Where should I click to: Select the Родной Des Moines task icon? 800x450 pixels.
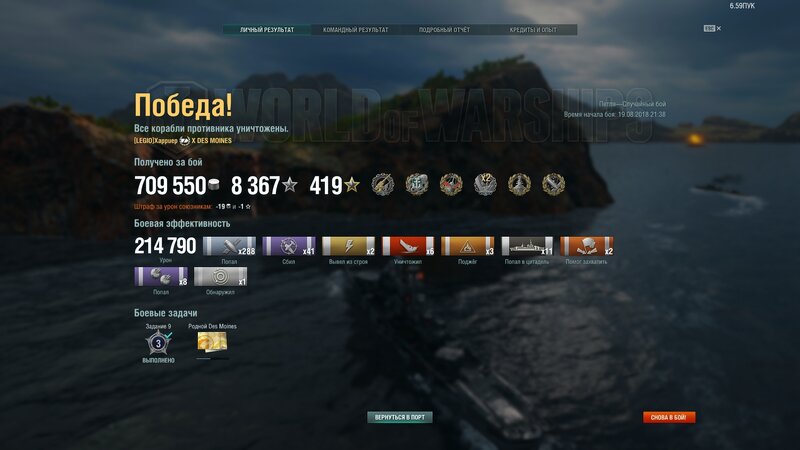pyautogui.click(x=212, y=342)
